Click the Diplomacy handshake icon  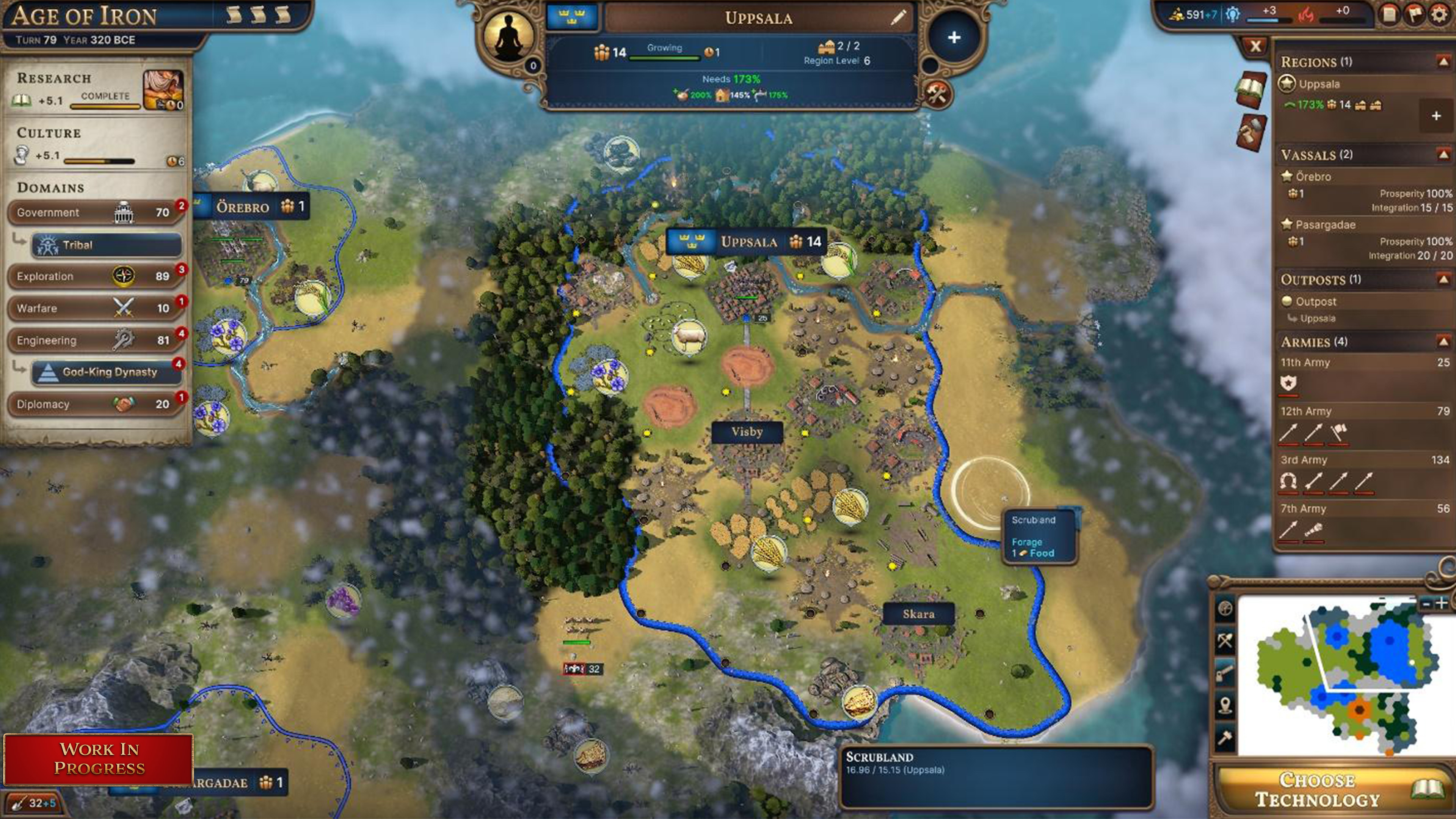pos(124,404)
